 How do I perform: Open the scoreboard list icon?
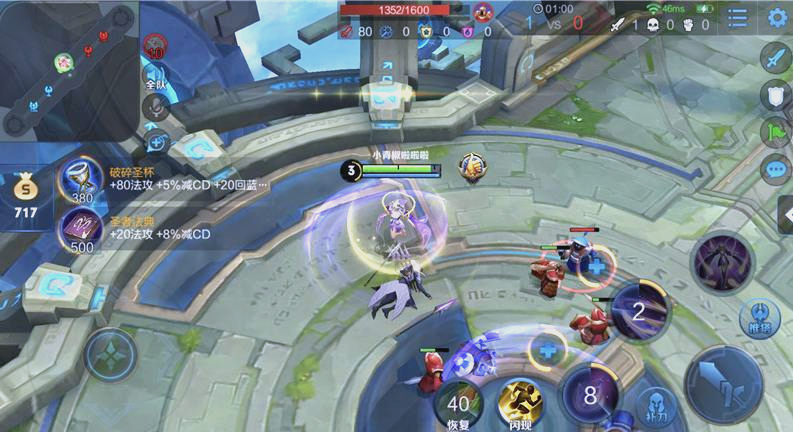pos(738,17)
